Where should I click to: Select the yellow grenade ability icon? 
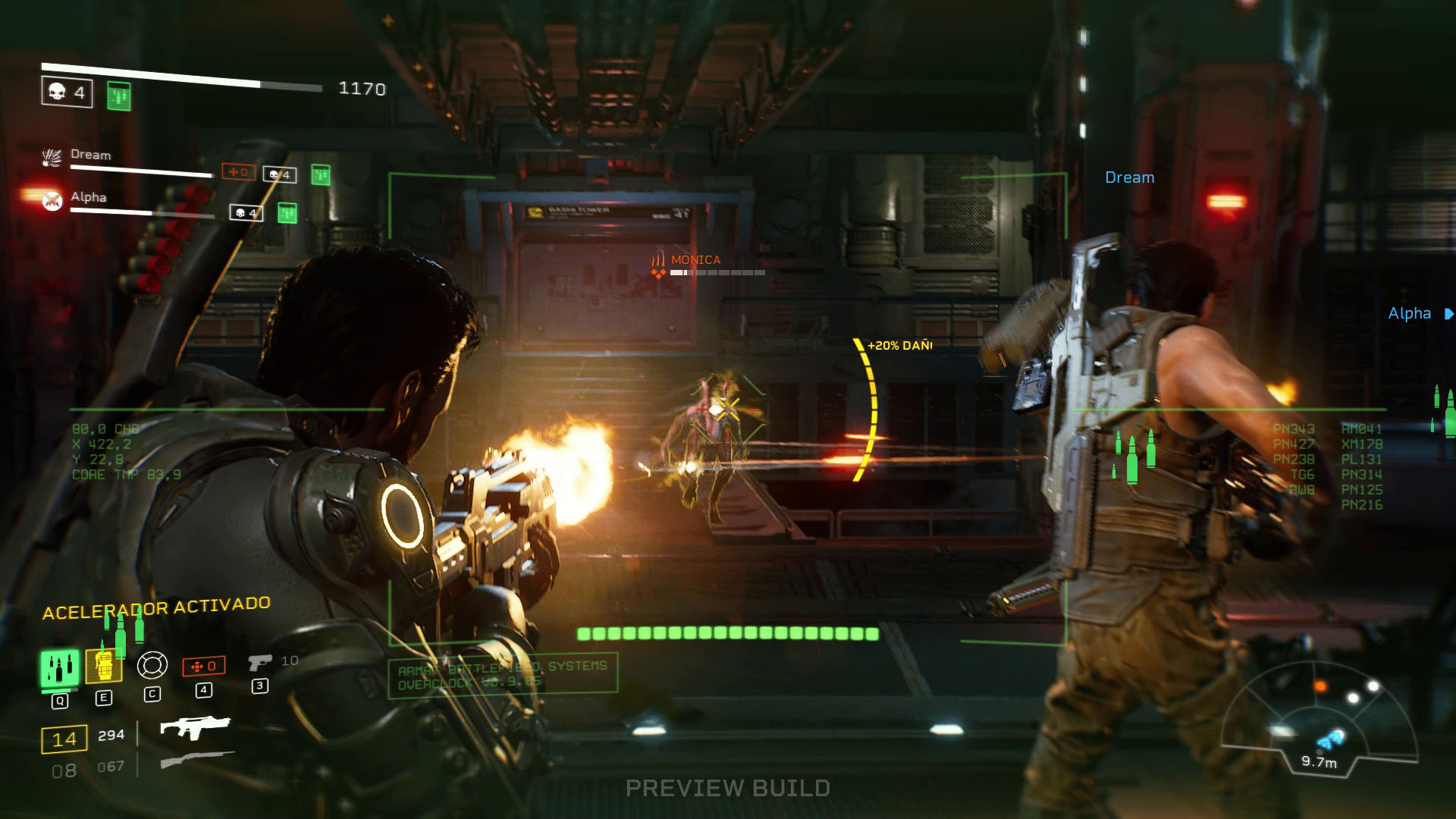104,667
